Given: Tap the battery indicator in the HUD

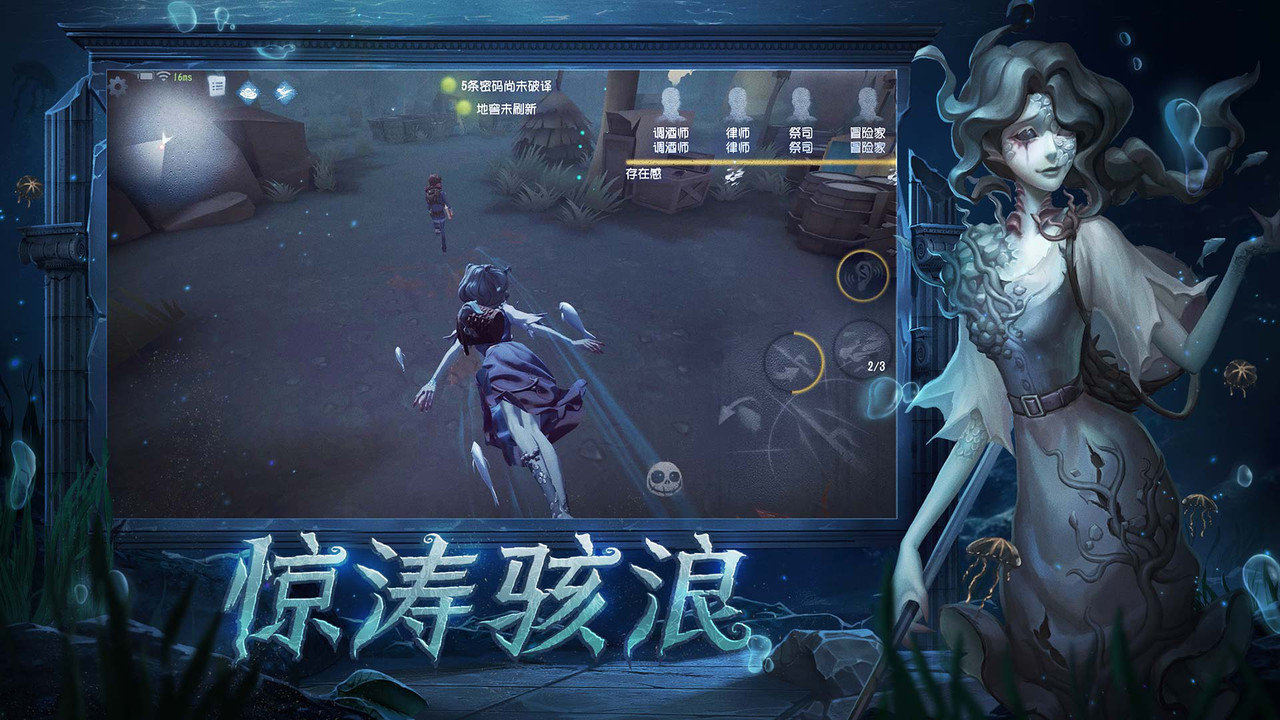Looking at the screenshot, I should pos(145,76).
